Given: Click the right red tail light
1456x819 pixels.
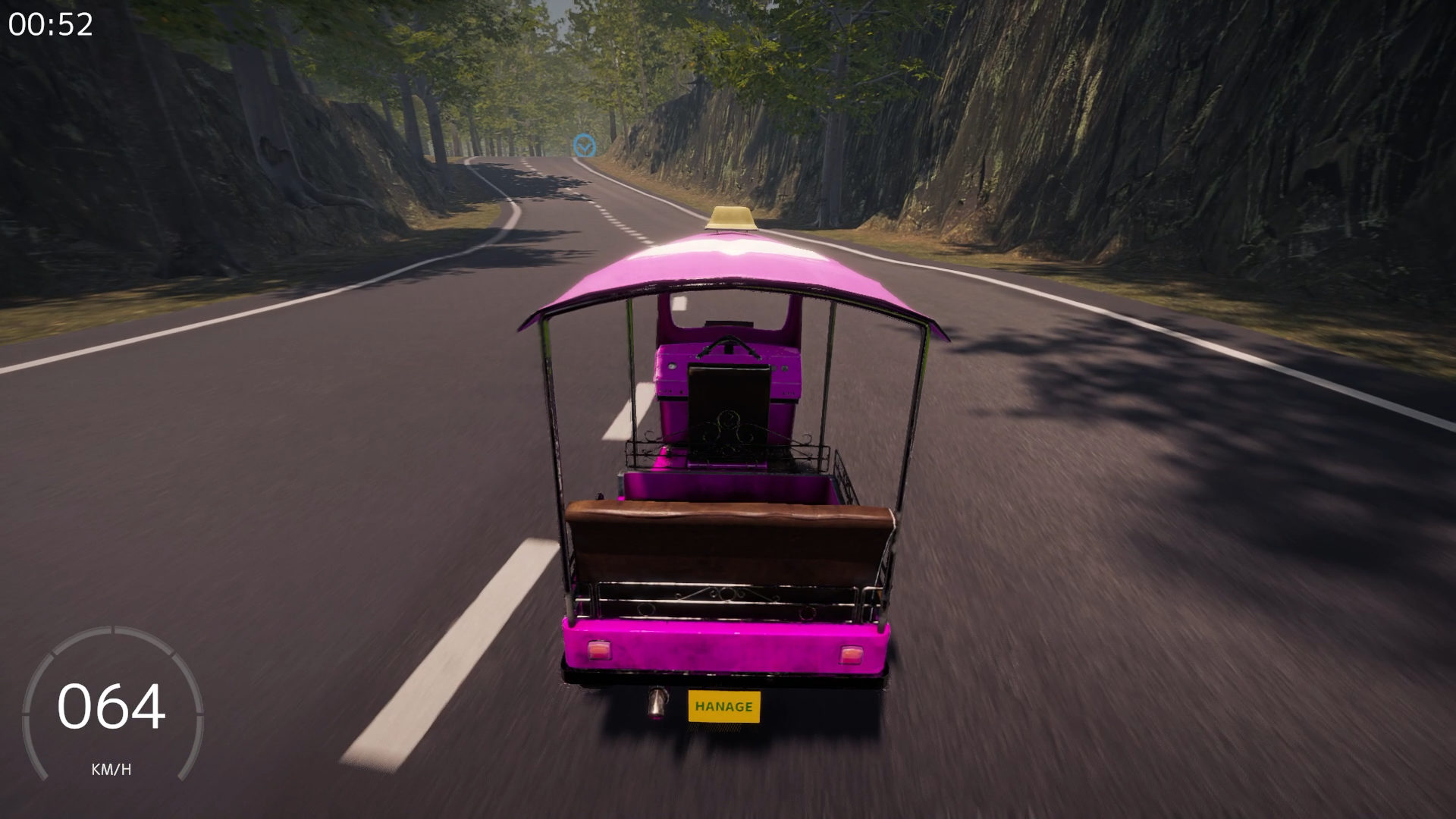Looking at the screenshot, I should (852, 654).
